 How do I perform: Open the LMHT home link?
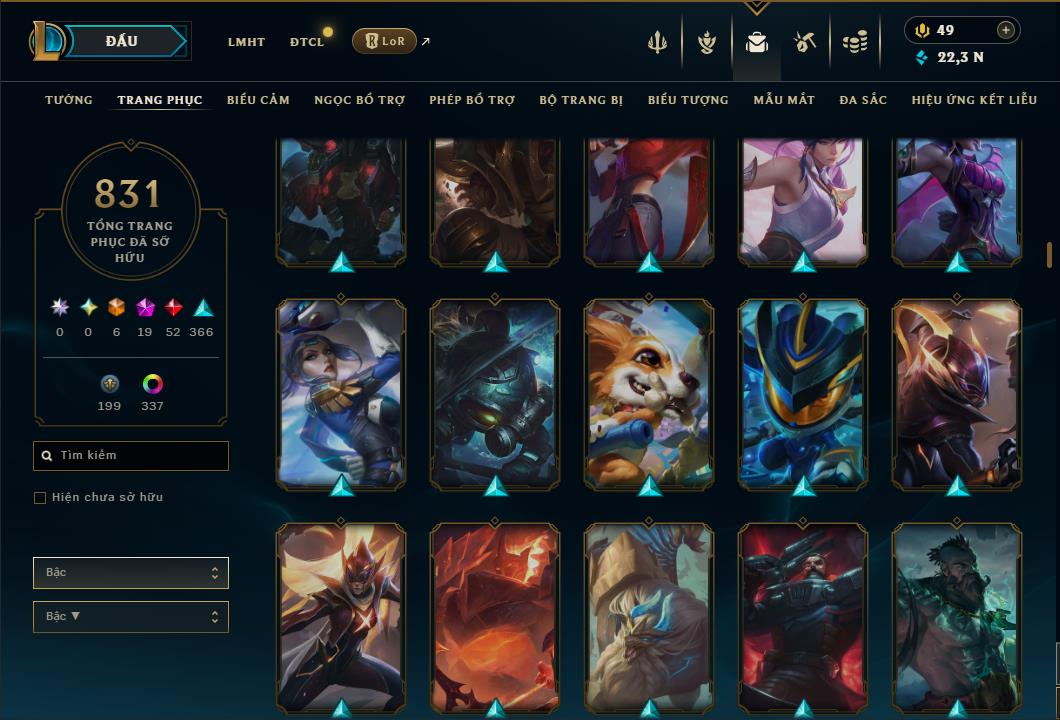(246, 42)
